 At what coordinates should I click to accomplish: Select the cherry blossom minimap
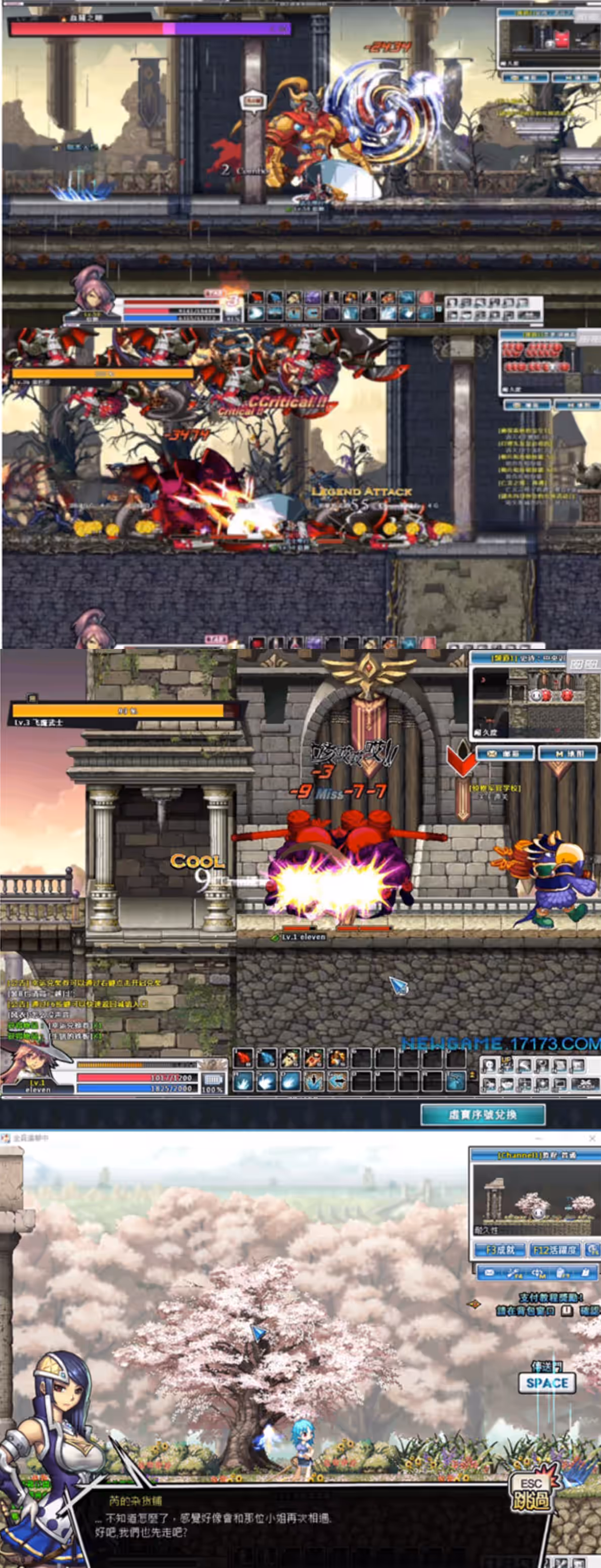coord(533,1197)
